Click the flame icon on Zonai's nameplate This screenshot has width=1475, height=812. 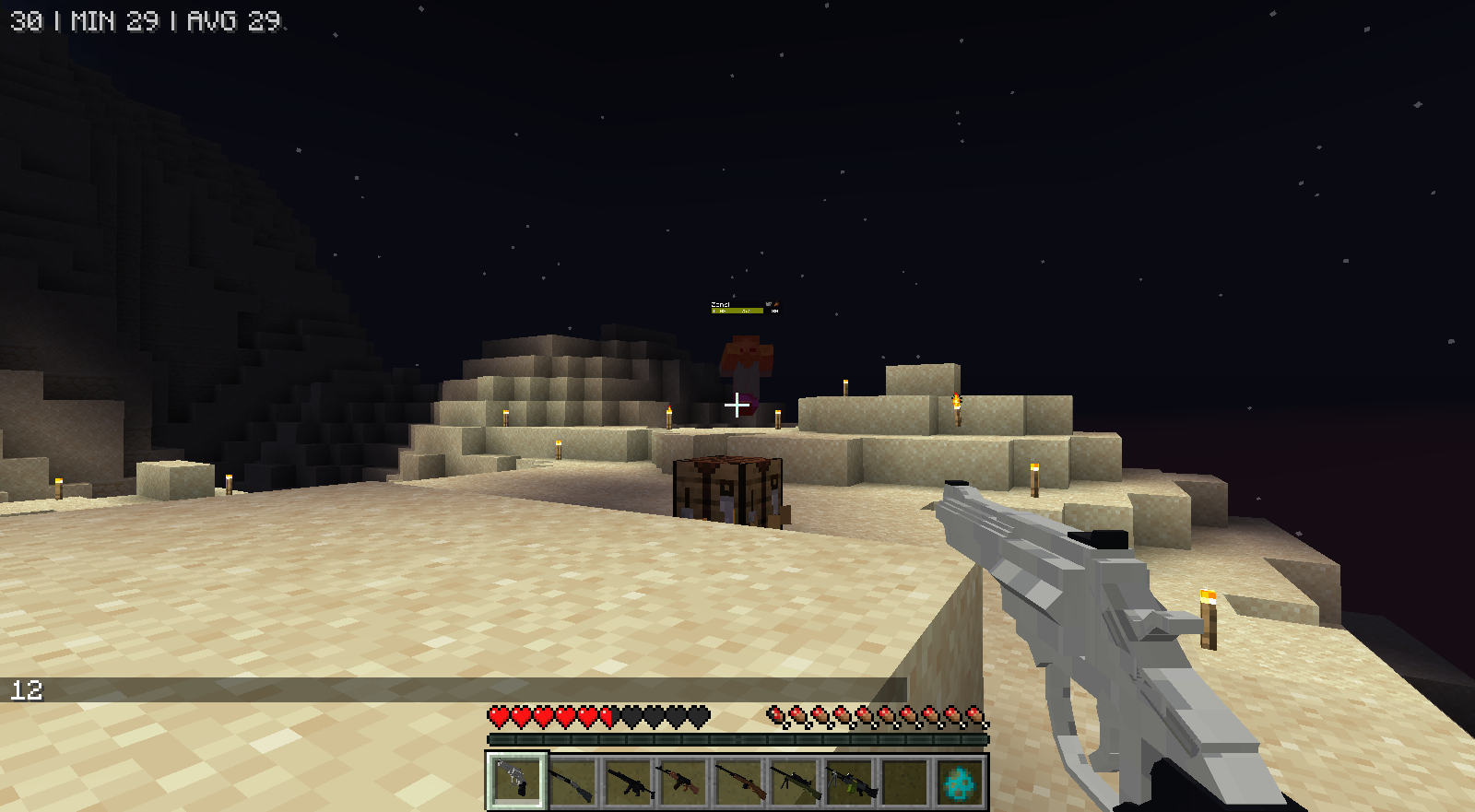(777, 302)
